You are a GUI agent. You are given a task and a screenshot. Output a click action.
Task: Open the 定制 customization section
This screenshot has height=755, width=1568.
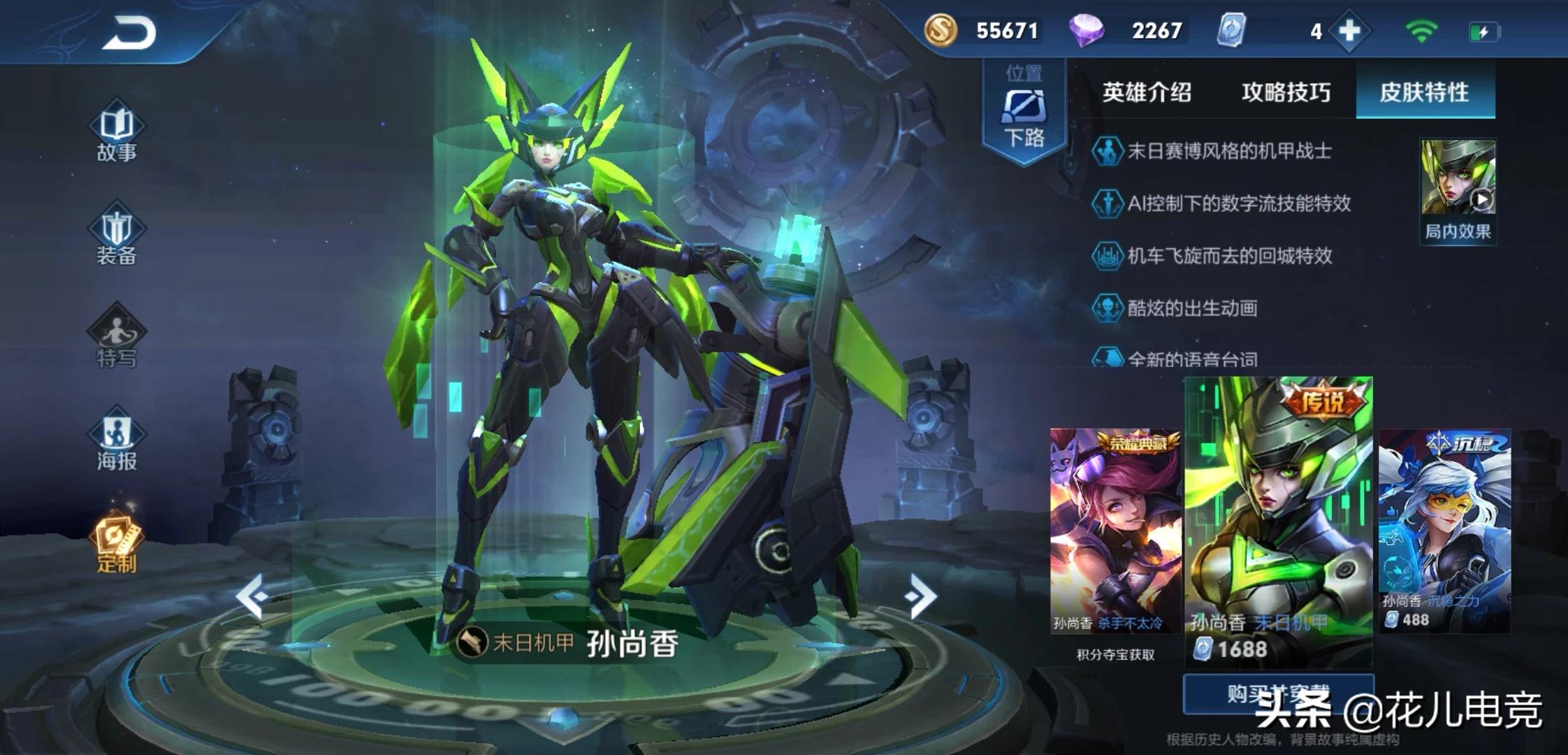(117, 545)
